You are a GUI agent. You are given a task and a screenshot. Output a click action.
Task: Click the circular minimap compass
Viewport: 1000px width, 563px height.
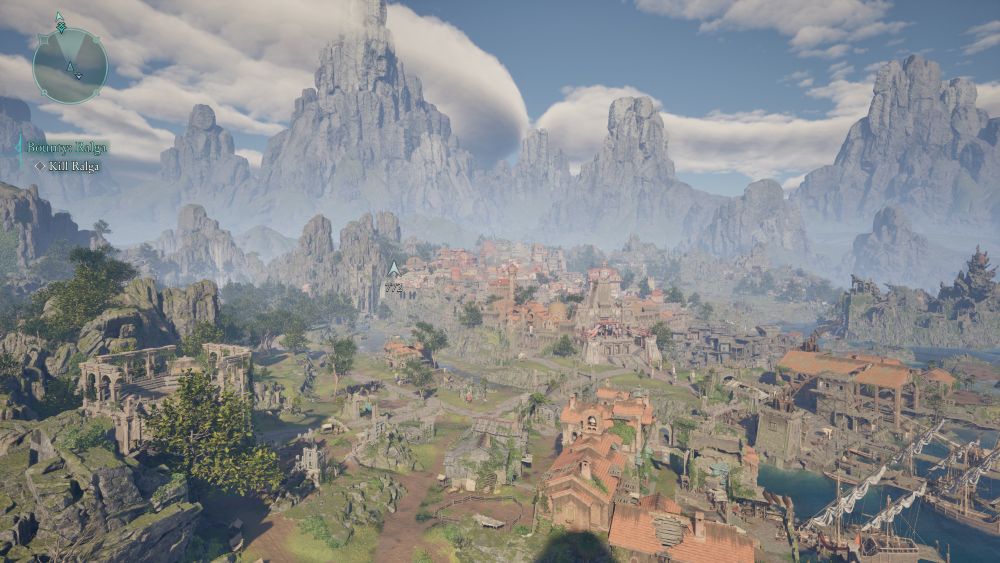[70, 65]
